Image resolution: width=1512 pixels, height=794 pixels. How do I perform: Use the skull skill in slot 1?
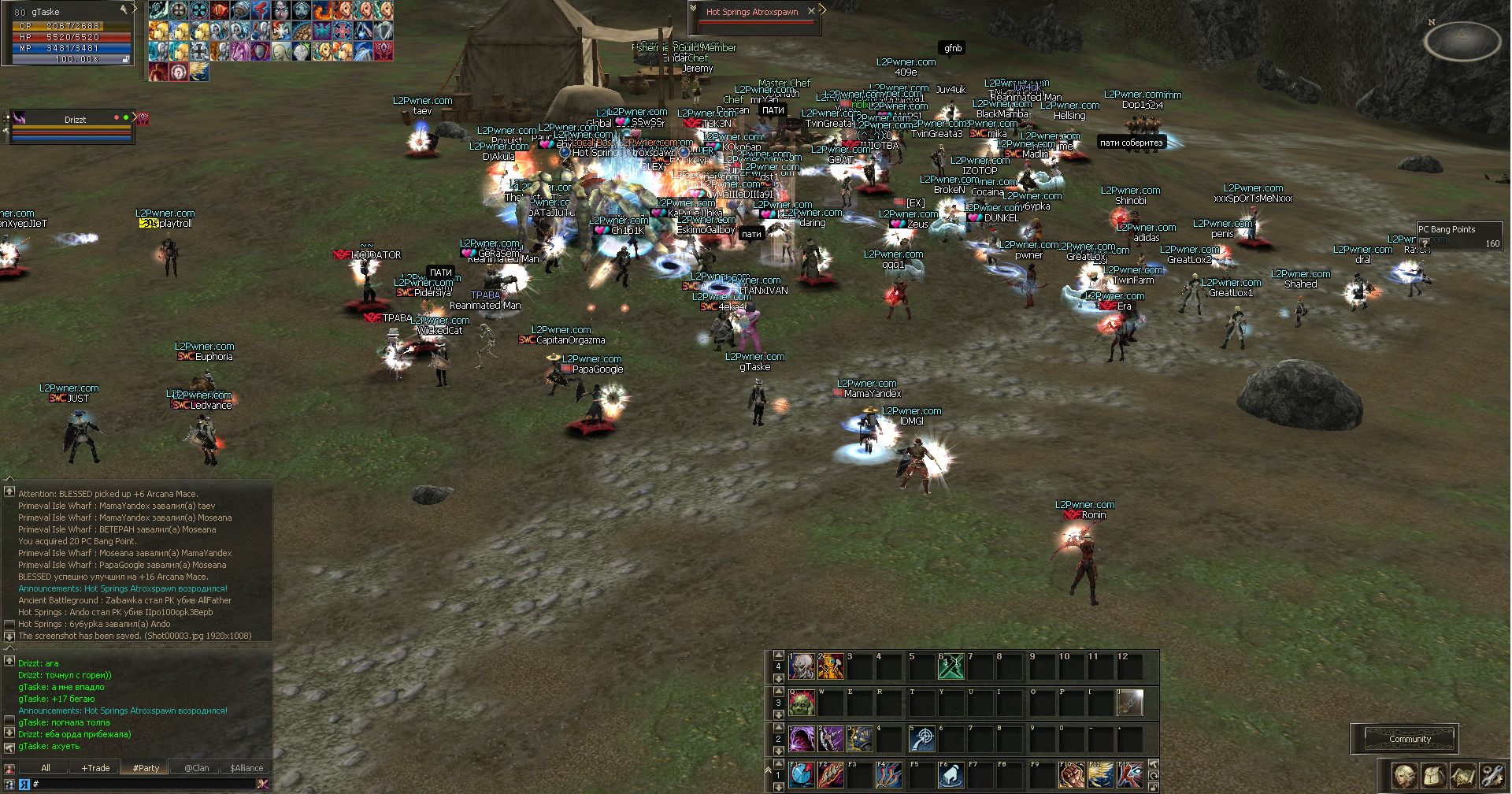[802, 666]
